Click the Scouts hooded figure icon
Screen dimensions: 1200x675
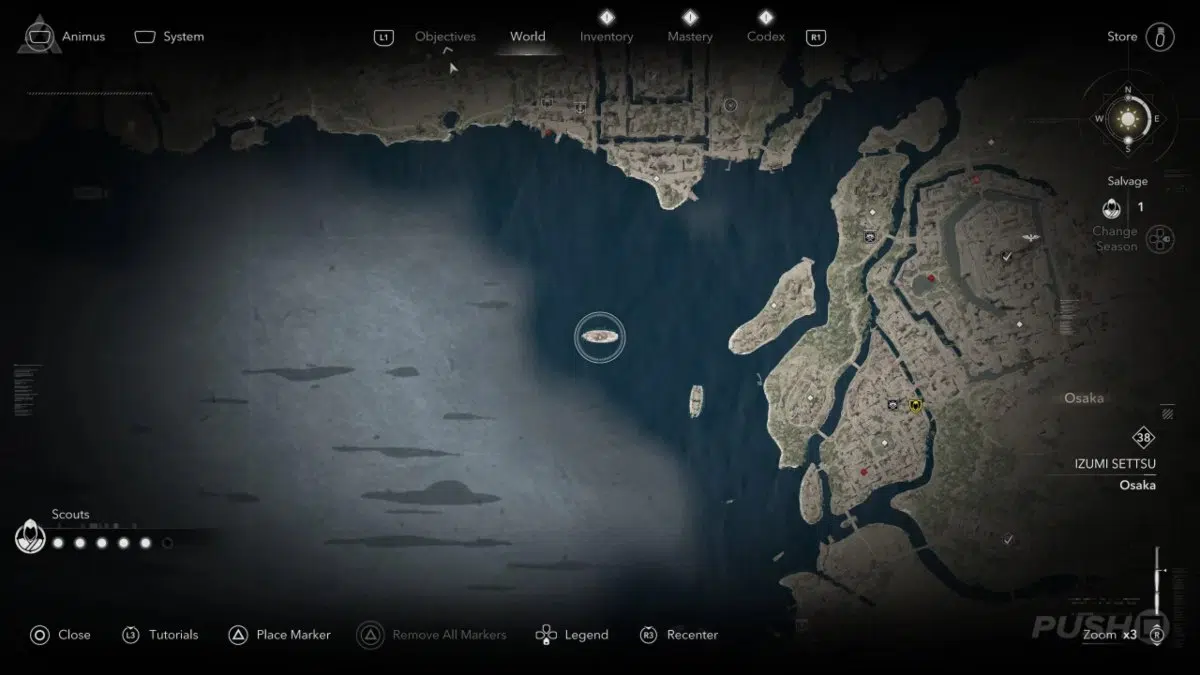pyautogui.click(x=30, y=538)
